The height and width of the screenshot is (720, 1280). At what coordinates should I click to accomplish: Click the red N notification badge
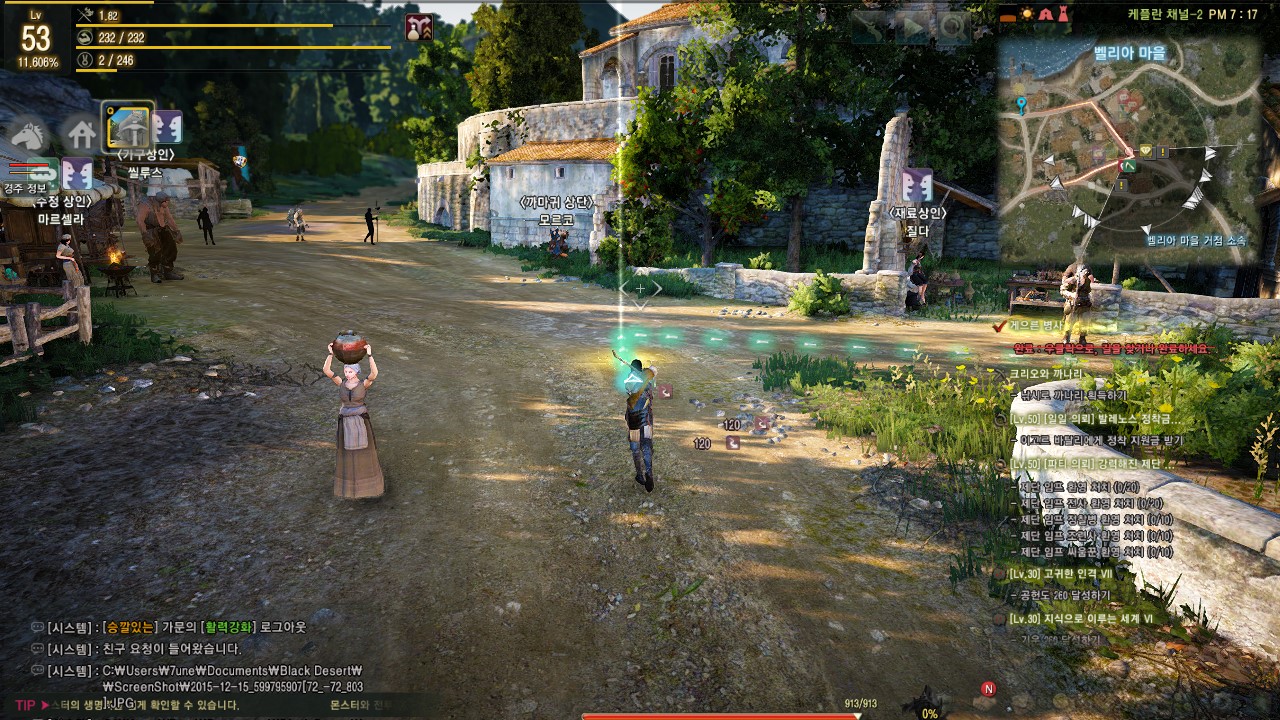coord(988,689)
